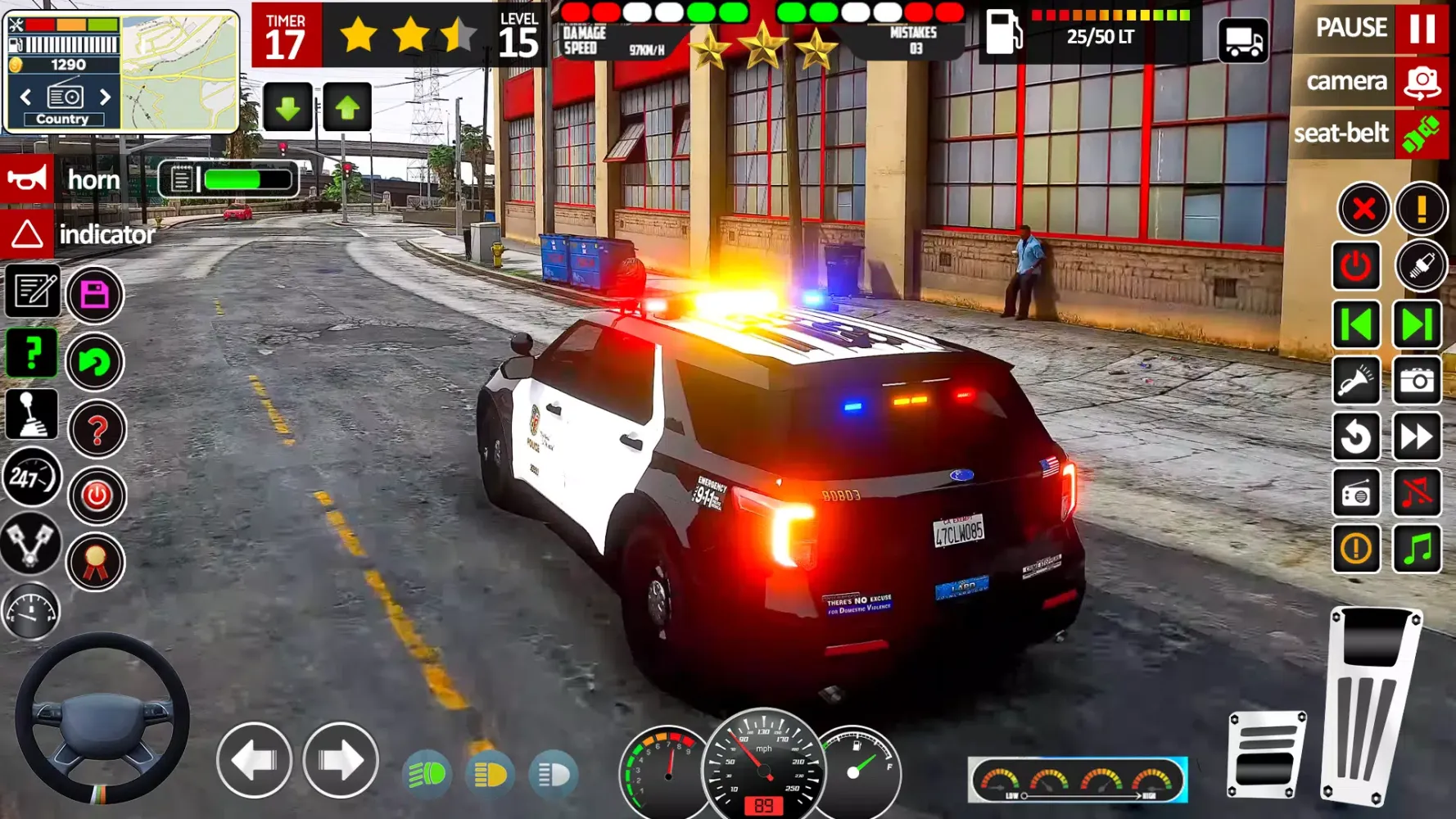Click the indicator button
Image resolution: width=1456 pixels, height=819 pixels.
[x=27, y=235]
